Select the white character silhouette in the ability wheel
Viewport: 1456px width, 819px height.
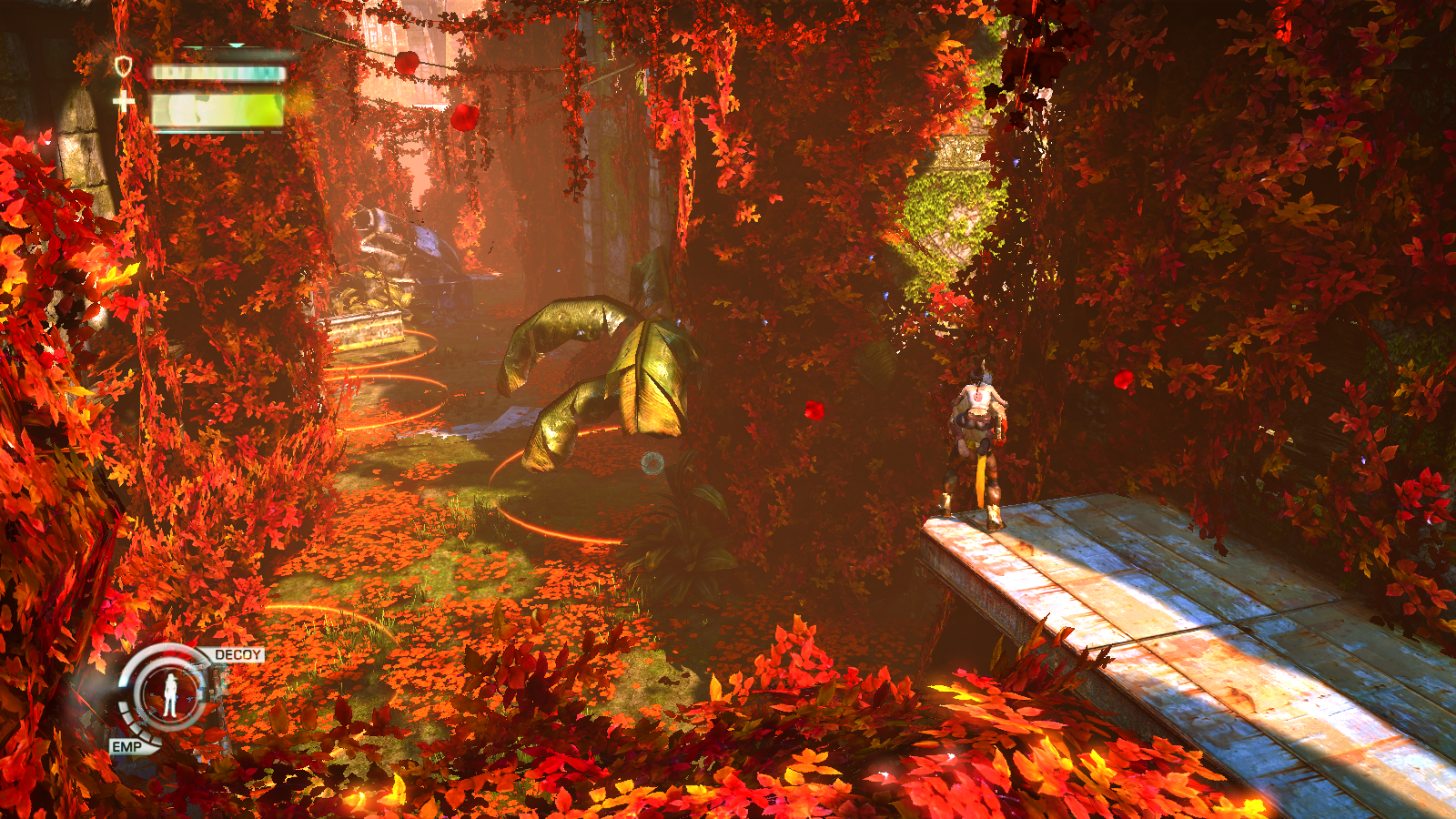coord(170,694)
